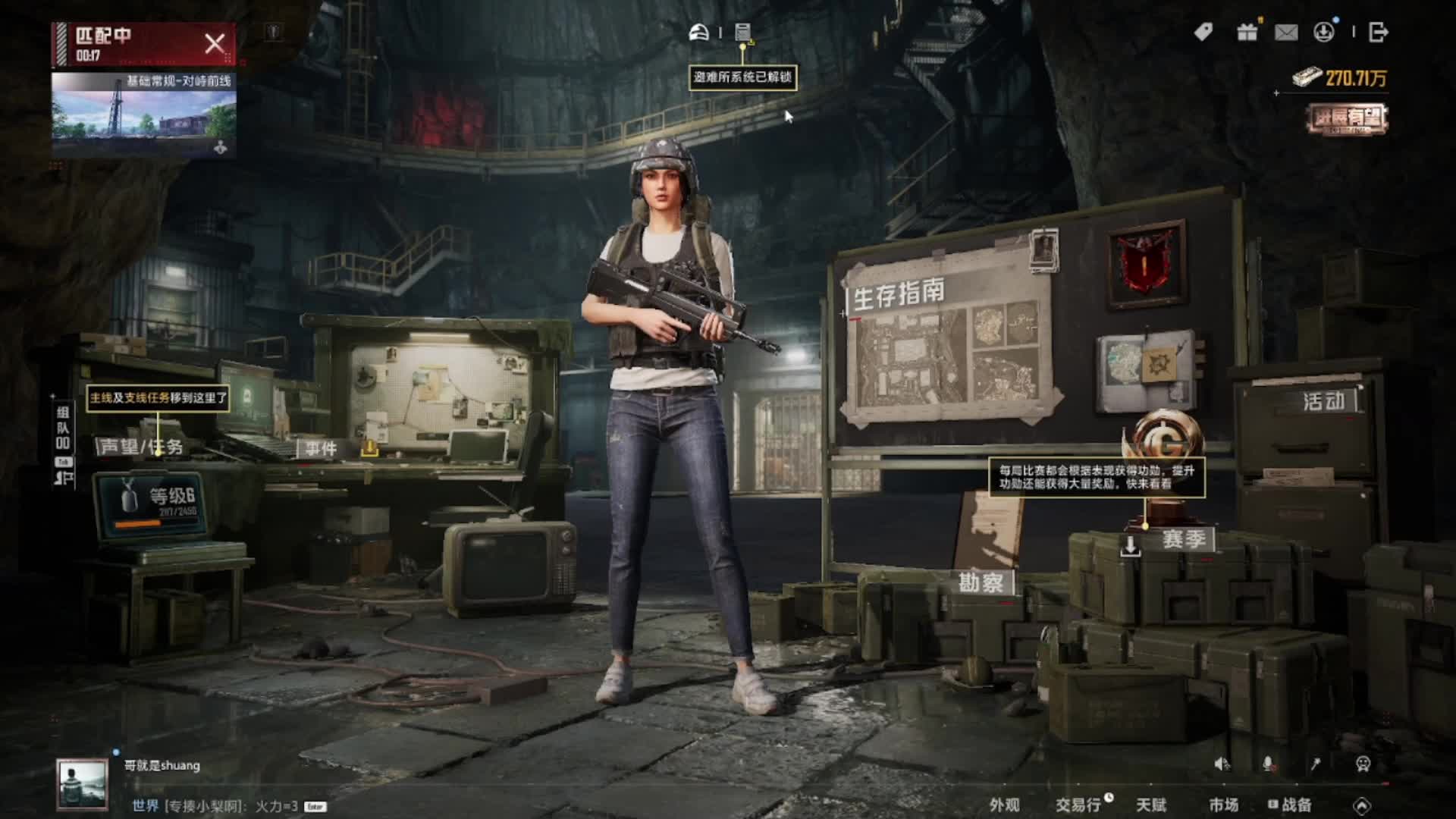The image size is (1456, 819).
Task: Open the 天赋 talents tab
Action: point(1150,805)
